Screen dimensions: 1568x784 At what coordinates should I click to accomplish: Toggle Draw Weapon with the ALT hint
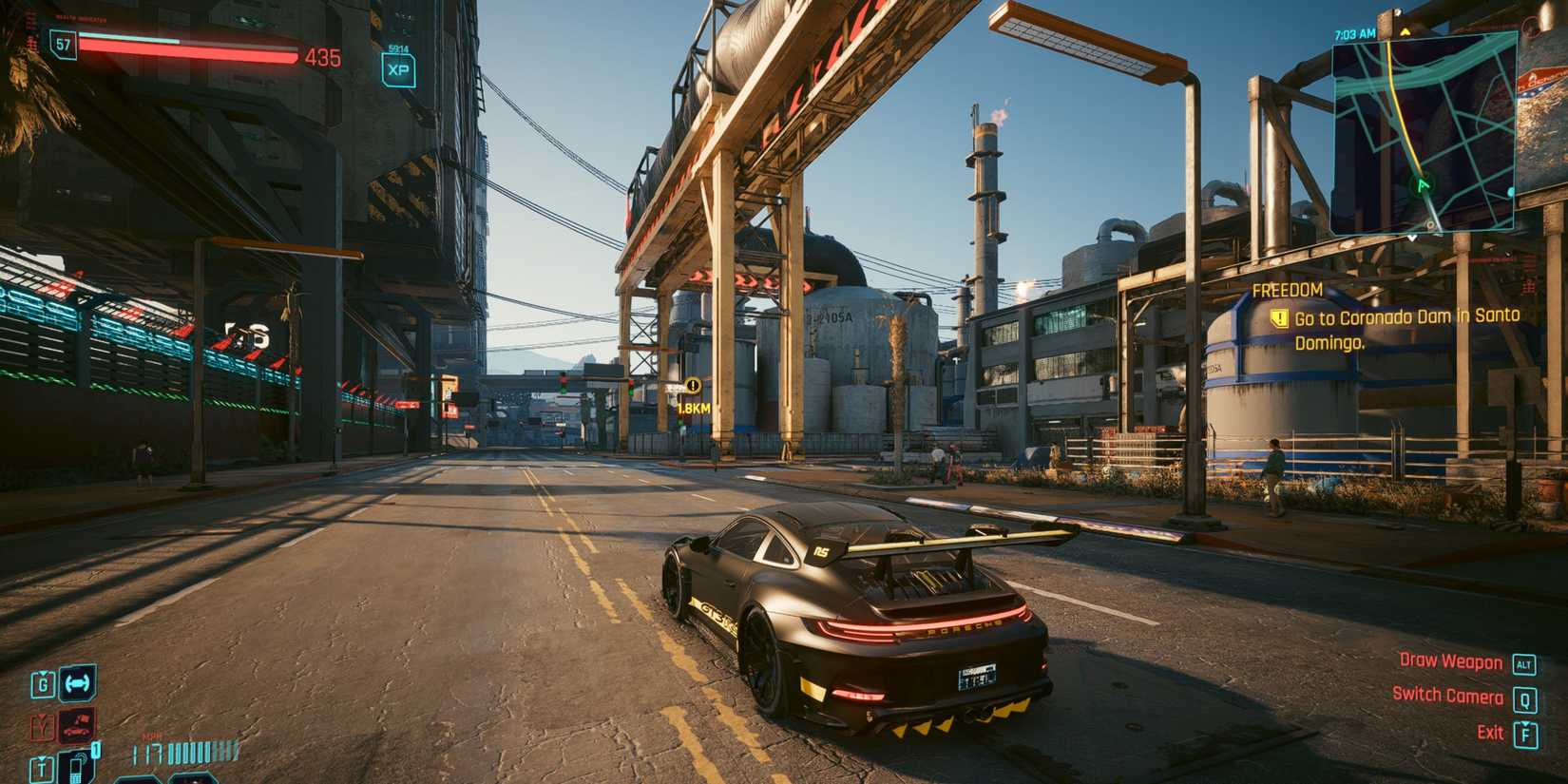[1451, 662]
